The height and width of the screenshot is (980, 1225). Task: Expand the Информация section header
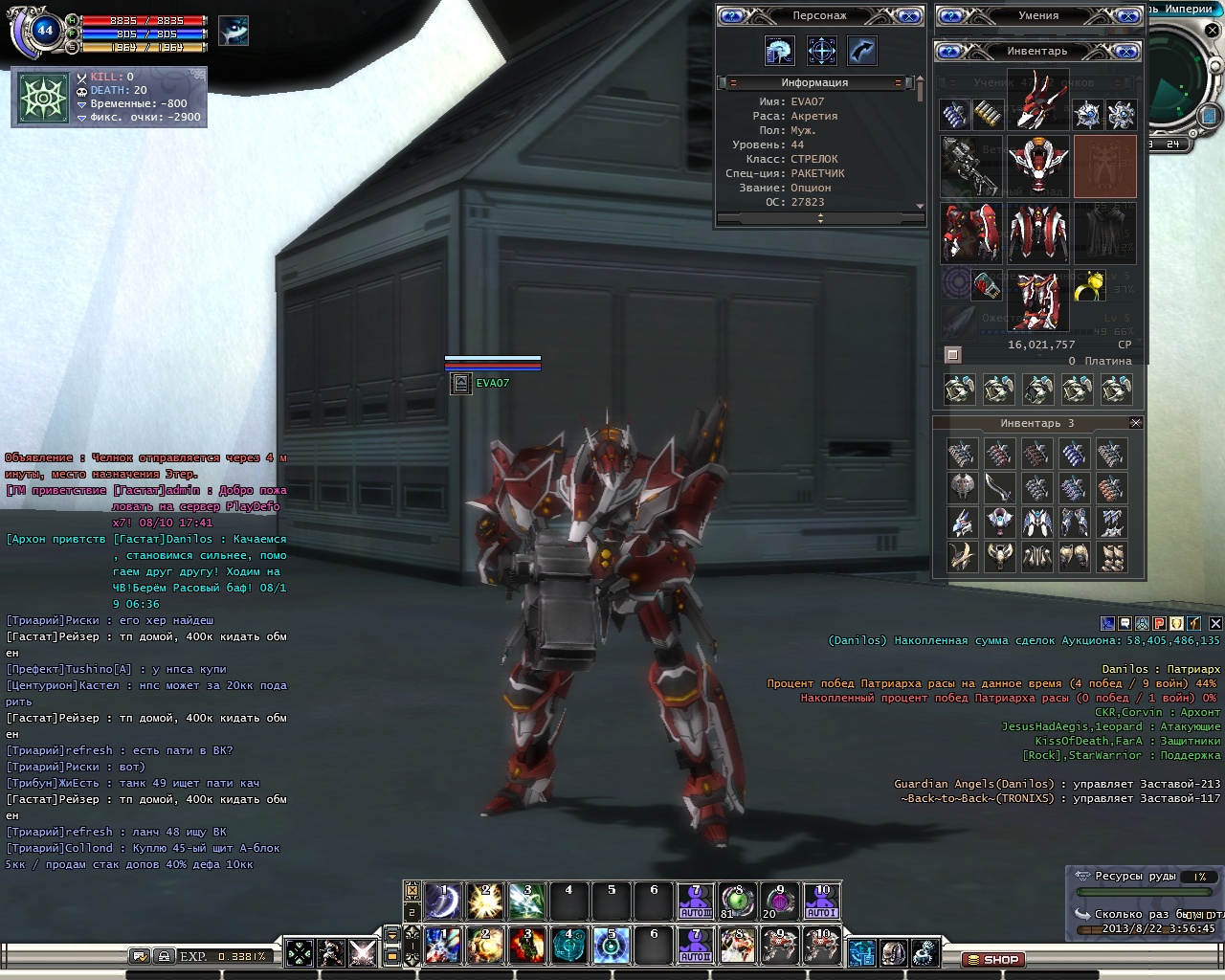(x=814, y=82)
